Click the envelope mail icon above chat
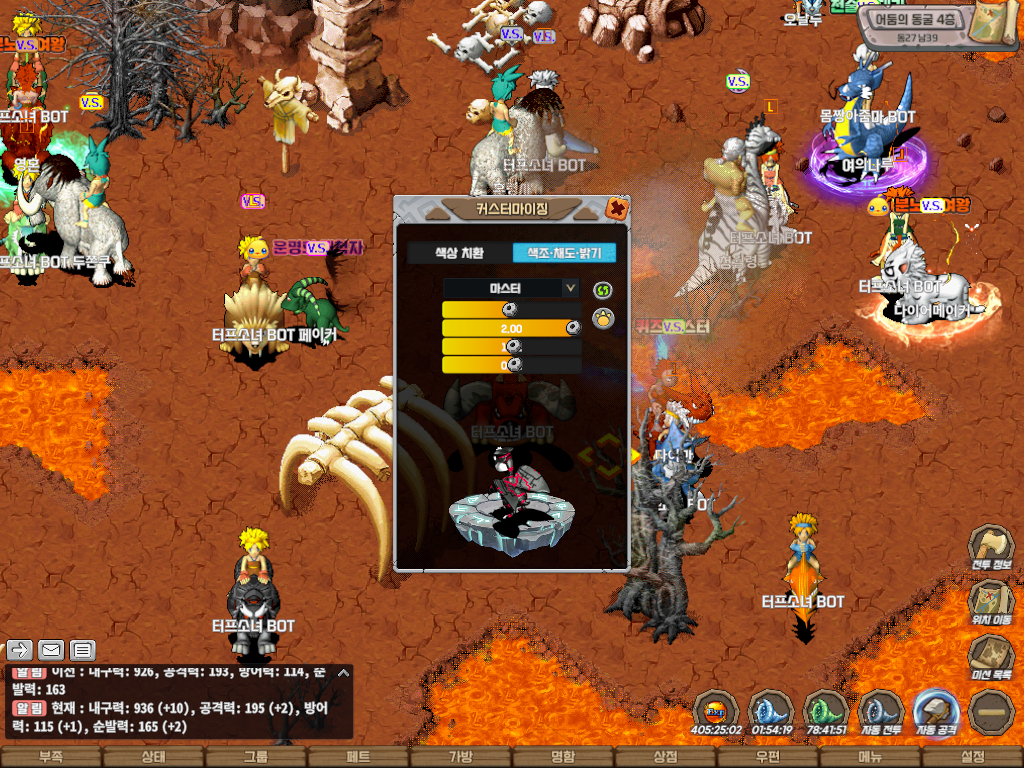The height and width of the screenshot is (768, 1024). click(x=51, y=650)
